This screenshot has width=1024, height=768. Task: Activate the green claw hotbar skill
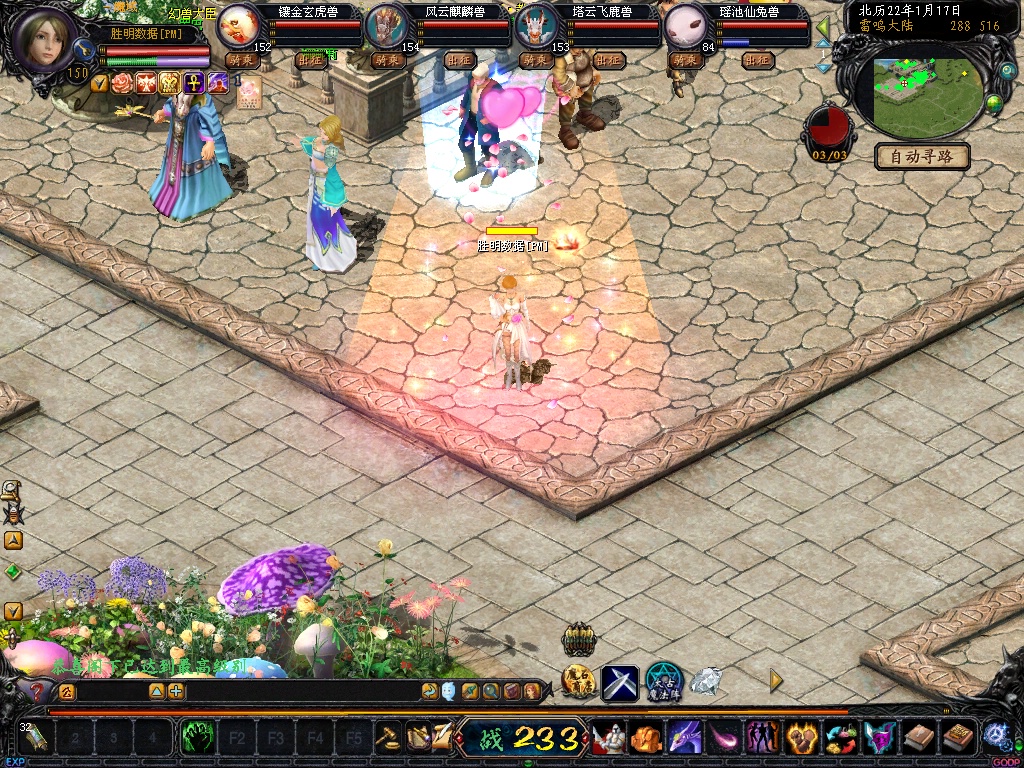pyautogui.click(x=197, y=739)
